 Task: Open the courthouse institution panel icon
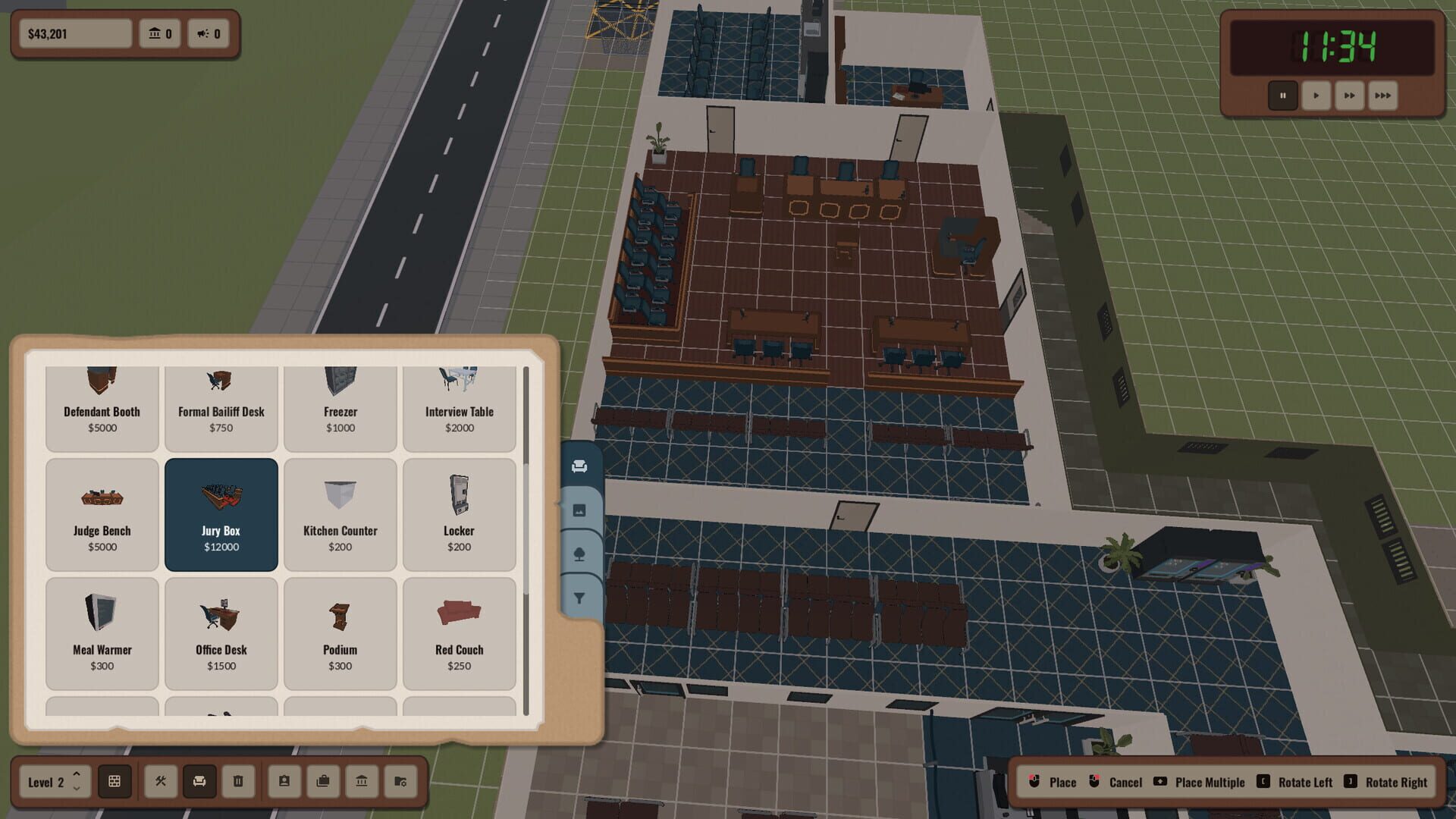click(362, 782)
